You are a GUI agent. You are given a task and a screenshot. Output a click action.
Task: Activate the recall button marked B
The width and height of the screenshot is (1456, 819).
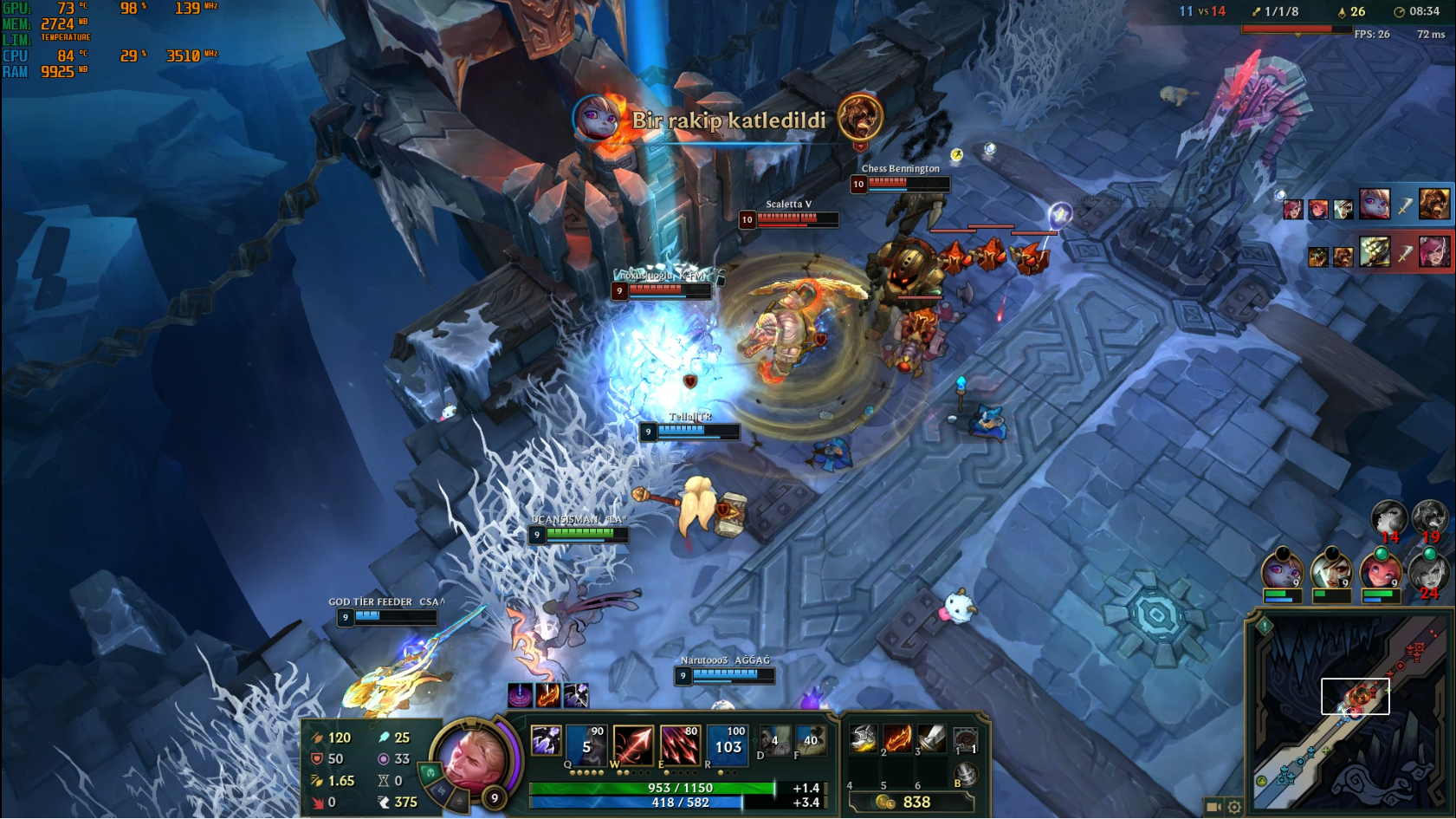click(x=966, y=774)
